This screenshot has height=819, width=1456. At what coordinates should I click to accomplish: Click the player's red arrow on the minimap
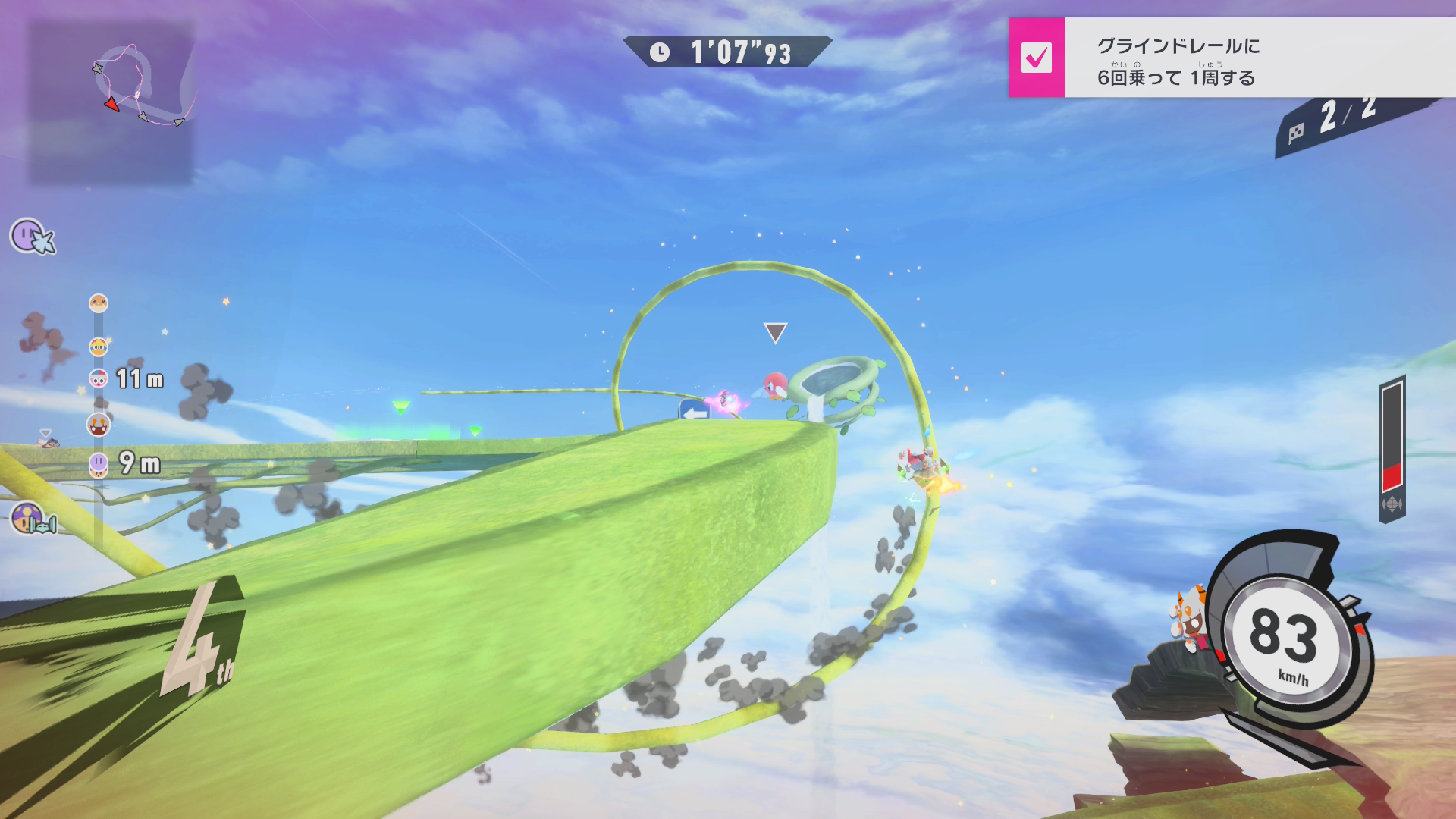tap(112, 105)
